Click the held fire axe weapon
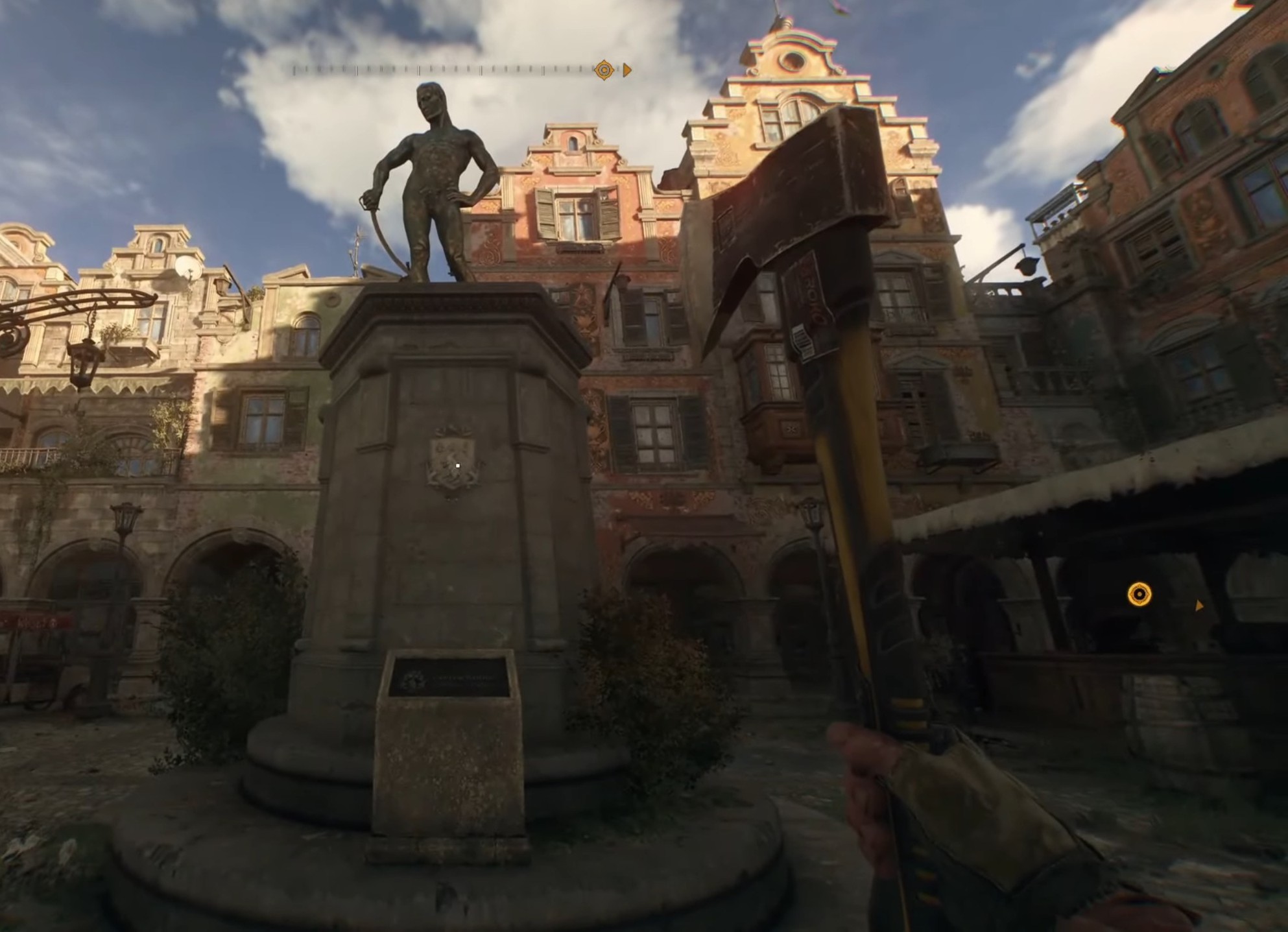1288x932 pixels. coord(843,454)
